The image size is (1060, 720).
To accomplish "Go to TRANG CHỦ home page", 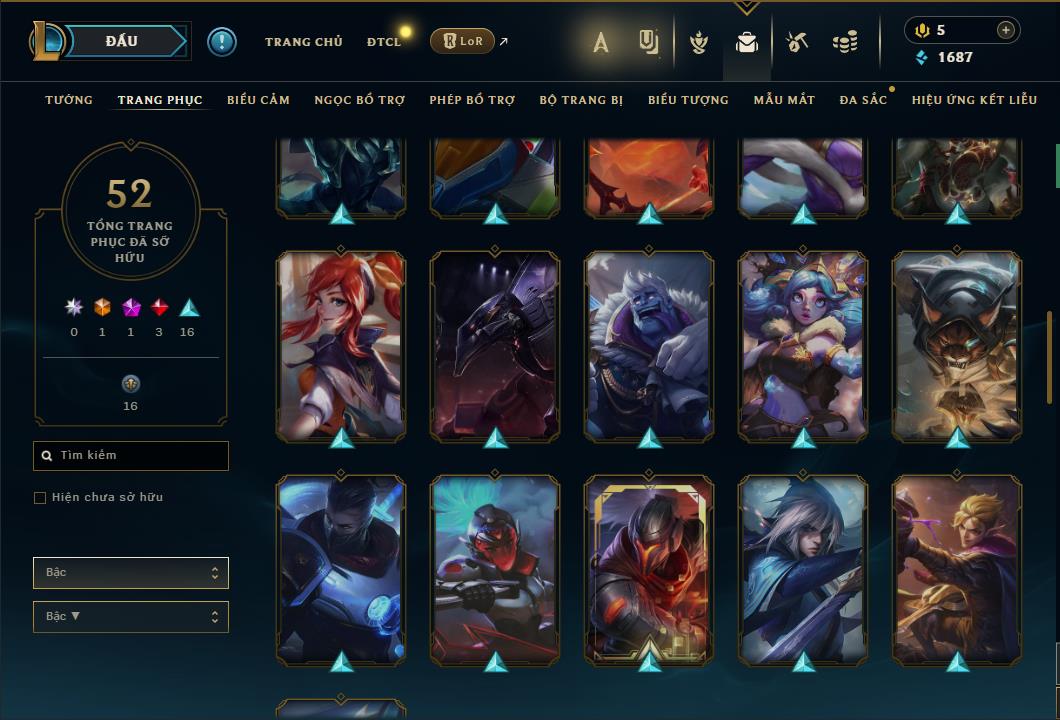I will [x=303, y=42].
